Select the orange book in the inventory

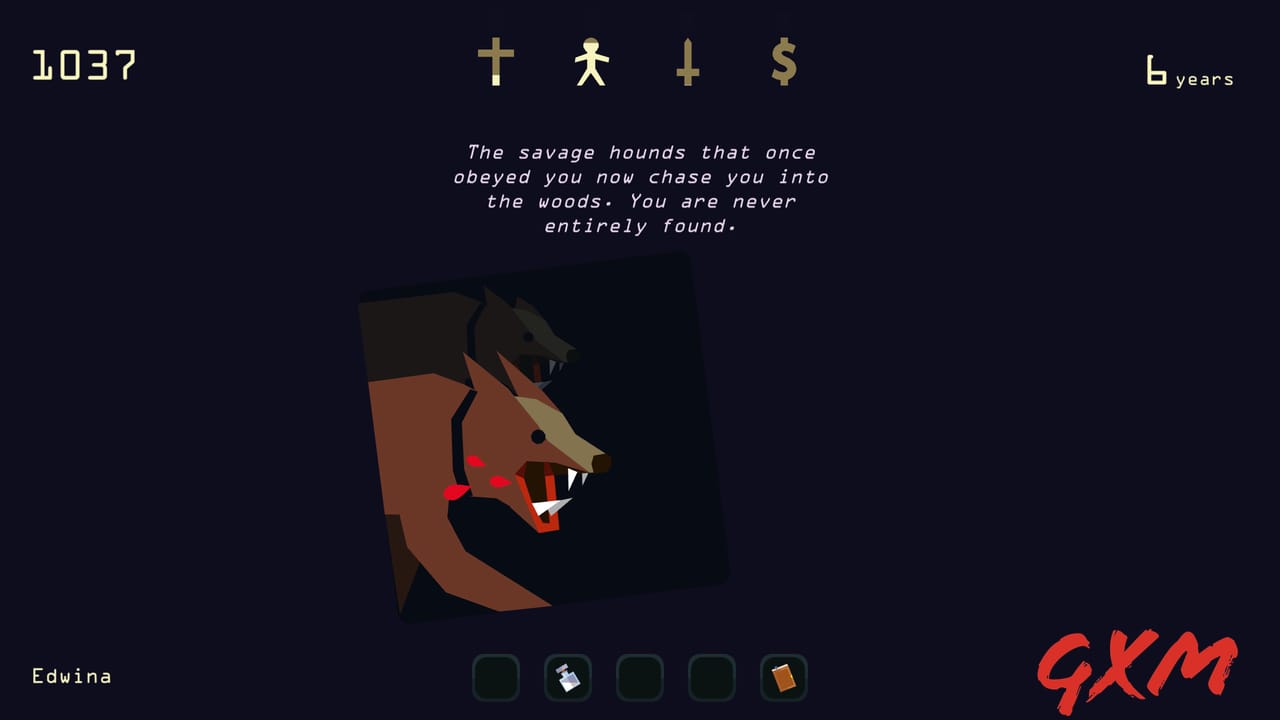click(783, 678)
